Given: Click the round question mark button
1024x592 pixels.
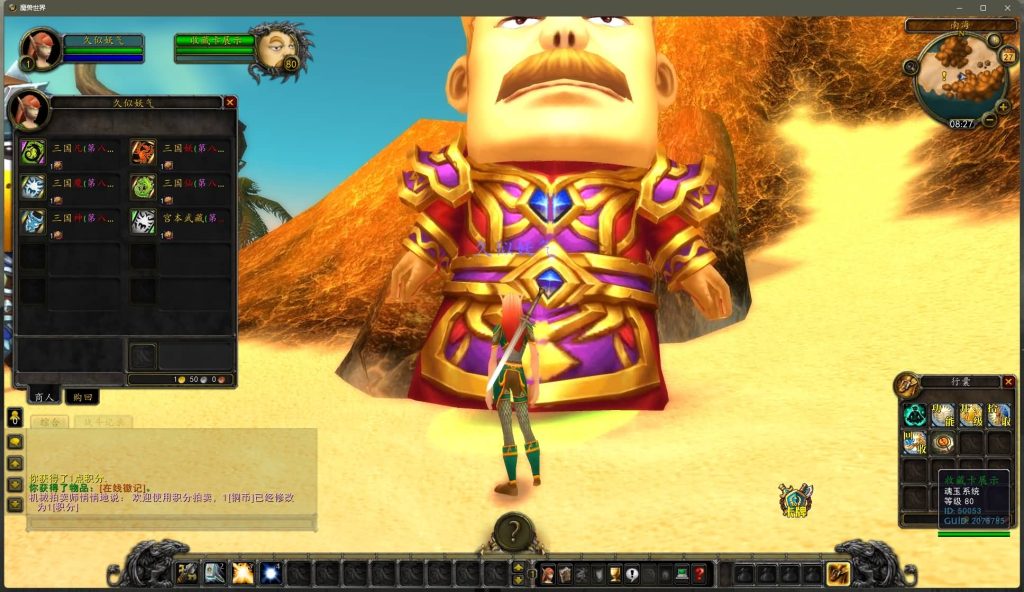Looking at the screenshot, I should click(x=513, y=531).
